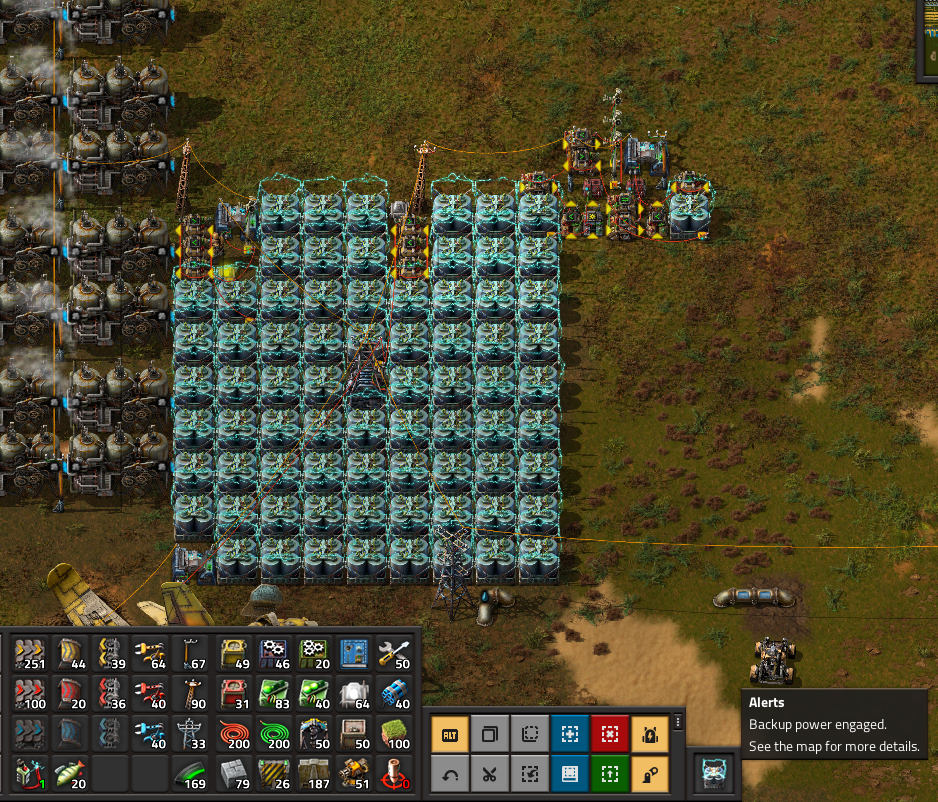Open the green upgrade planner
This screenshot has height=802, width=938.
610,773
